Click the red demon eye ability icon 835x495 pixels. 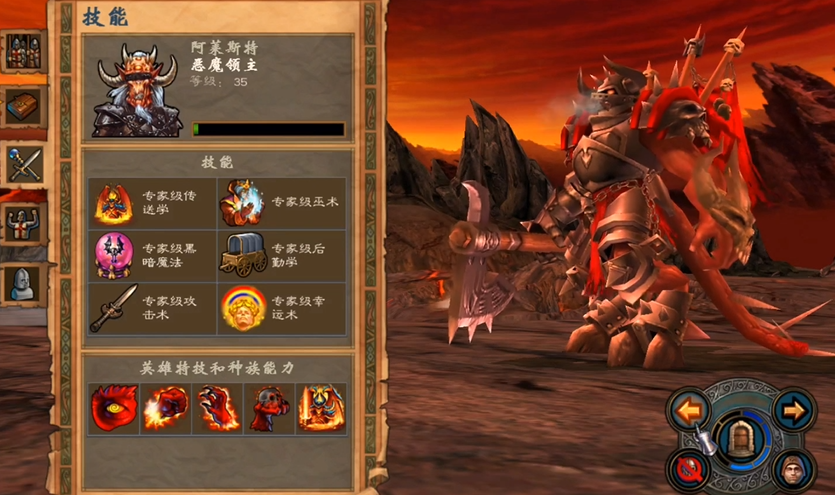click(113, 409)
